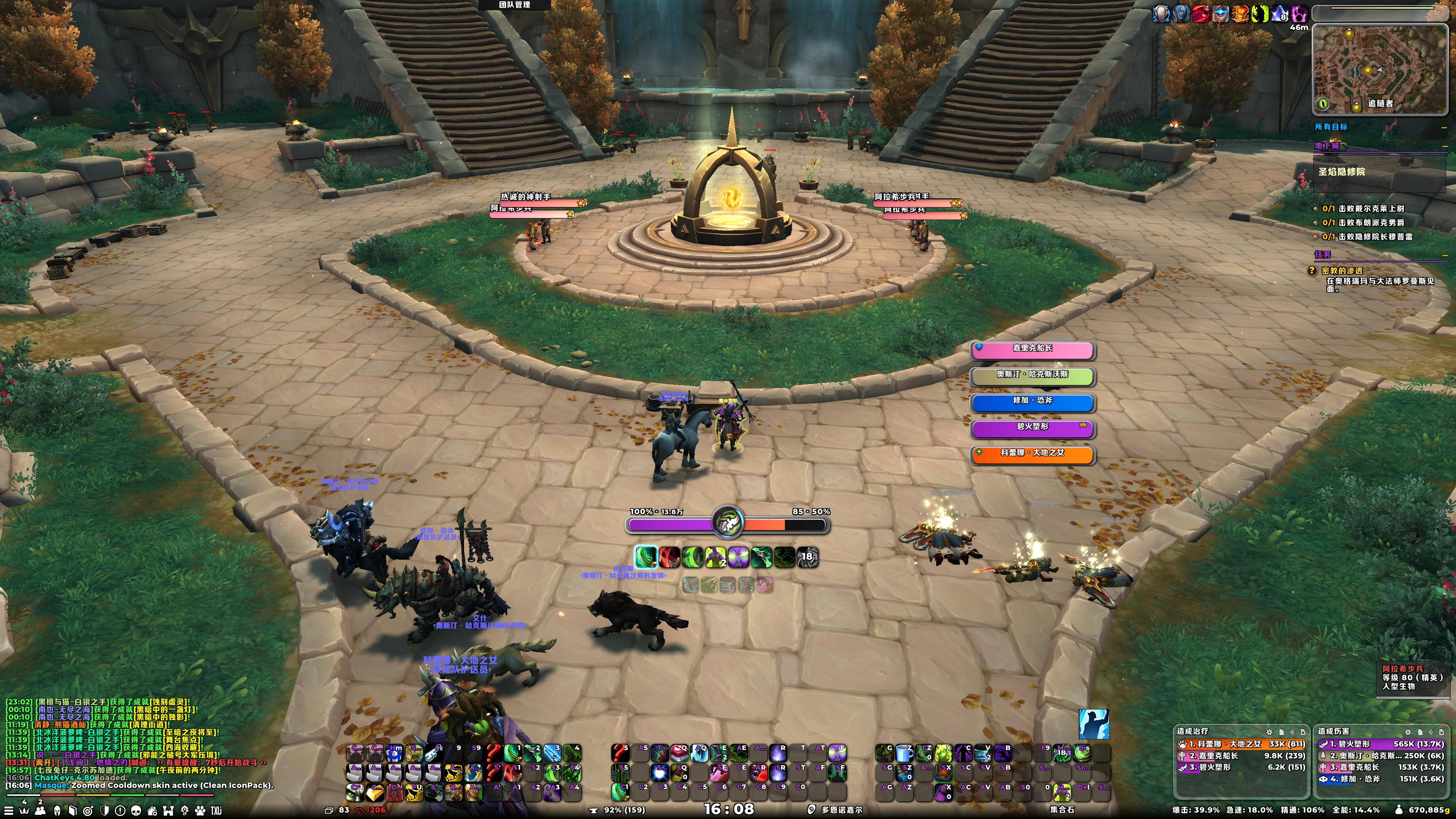Image resolution: width=1456 pixels, height=819 pixels.
Task: Click the skull icon in micro menu
Action: [x=136, y=811]
